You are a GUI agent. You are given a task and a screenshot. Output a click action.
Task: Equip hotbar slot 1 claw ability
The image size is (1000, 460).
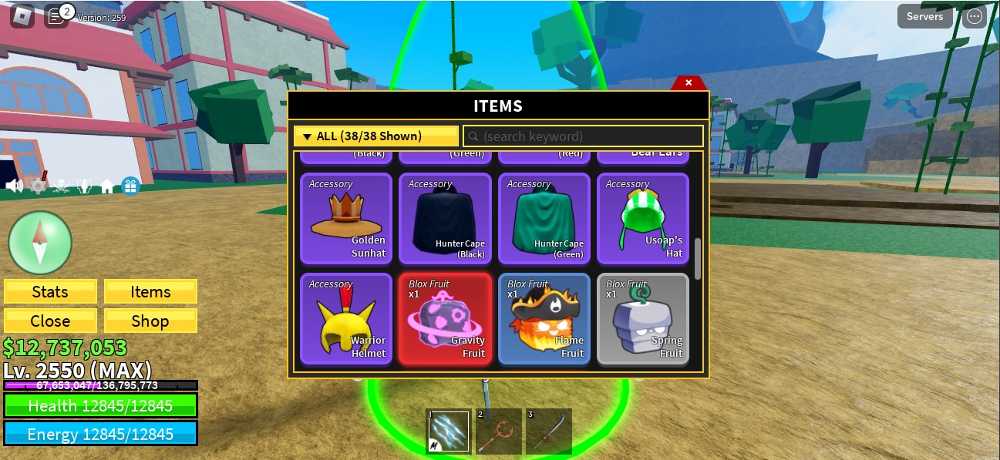[x=445, y=431]
